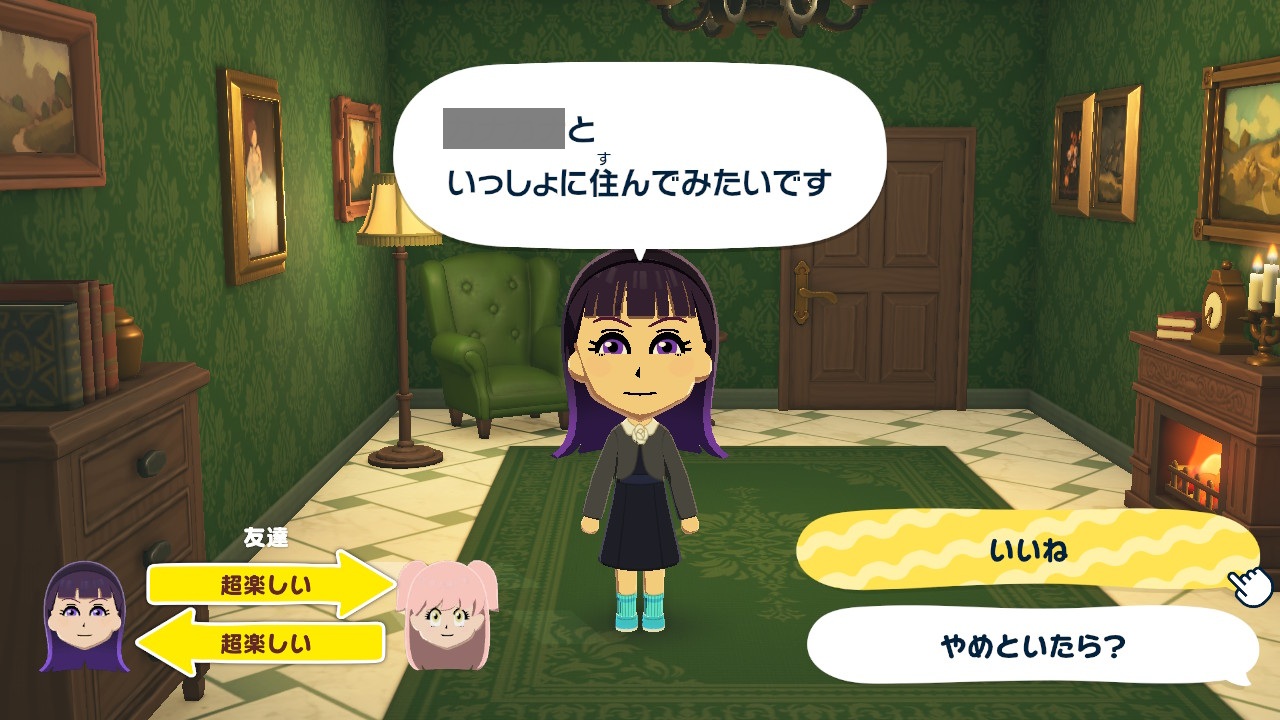Choose the いいね reply option
Viewport: 1280px width, 720px height.
1026,551
